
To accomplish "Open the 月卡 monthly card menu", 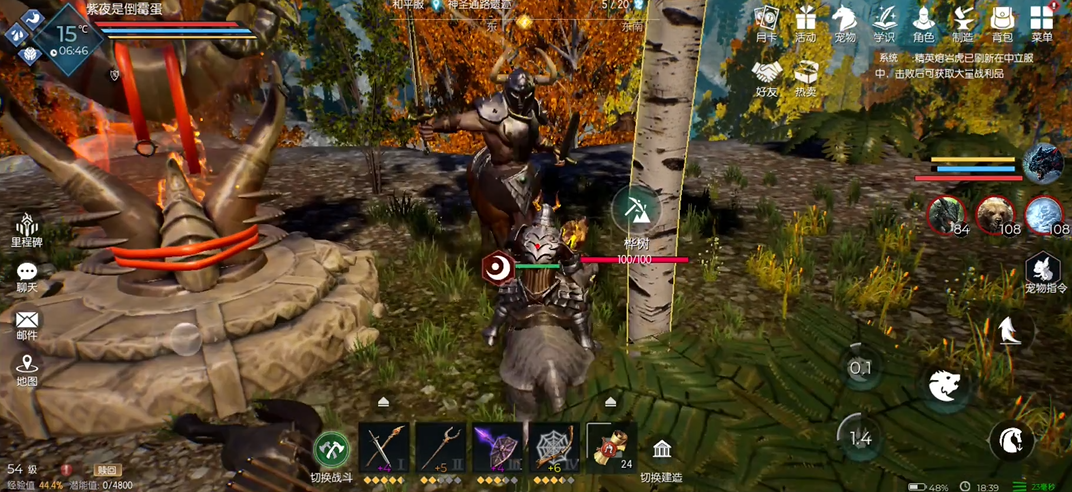I will click(766, 20).
